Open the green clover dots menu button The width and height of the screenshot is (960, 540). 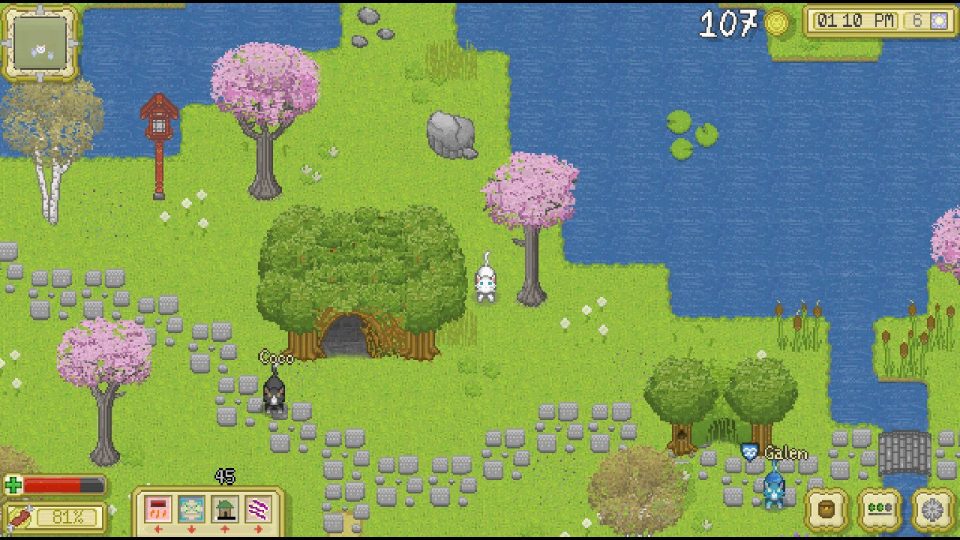[x=880, y=509]
